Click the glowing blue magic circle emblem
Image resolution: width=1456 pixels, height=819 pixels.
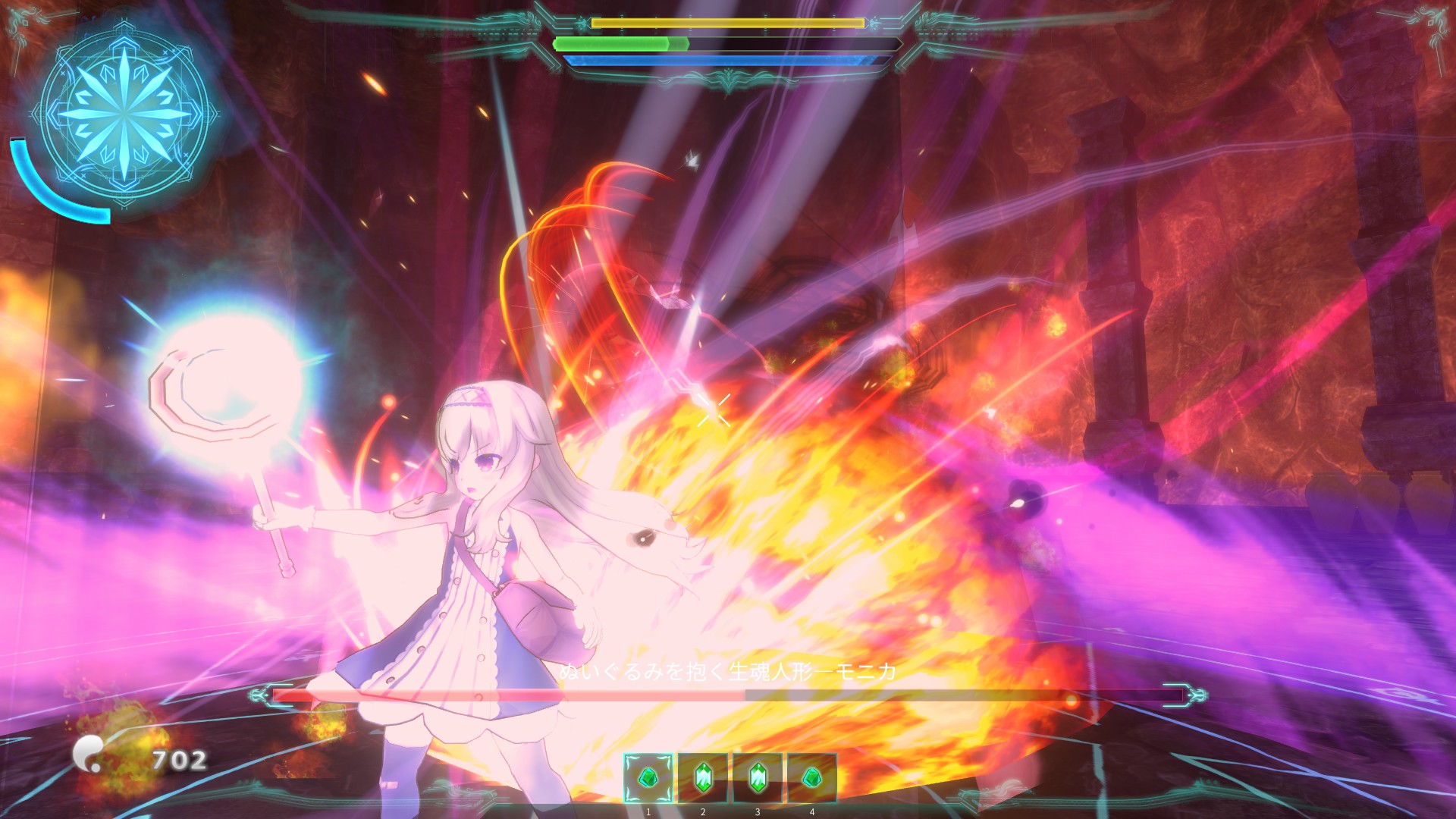tap(124, 115)
